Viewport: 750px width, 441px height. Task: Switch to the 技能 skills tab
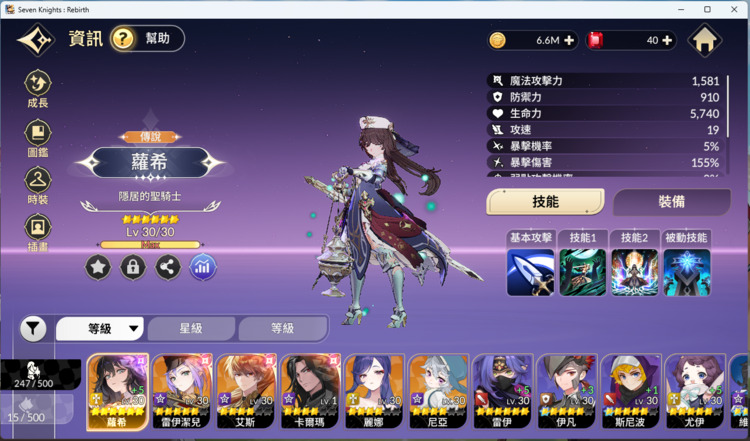click(x=545, y=201)
